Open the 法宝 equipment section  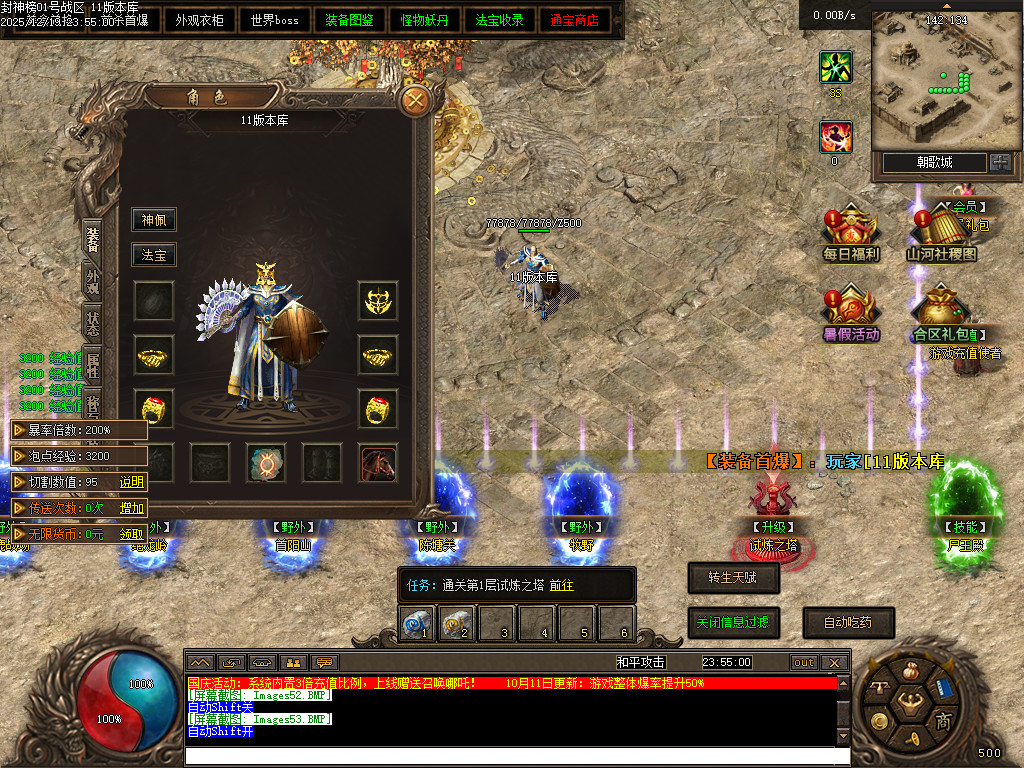(154, 255)
